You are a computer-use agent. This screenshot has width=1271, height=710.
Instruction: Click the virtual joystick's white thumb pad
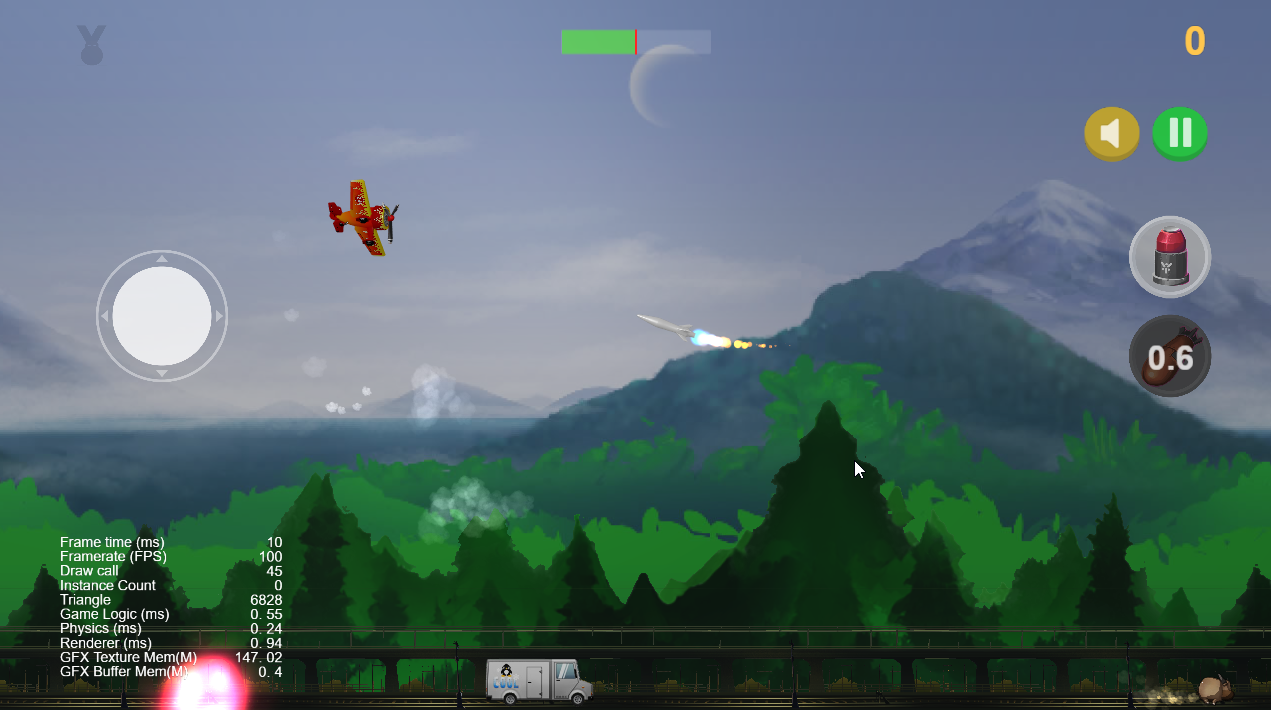point(162,316)
